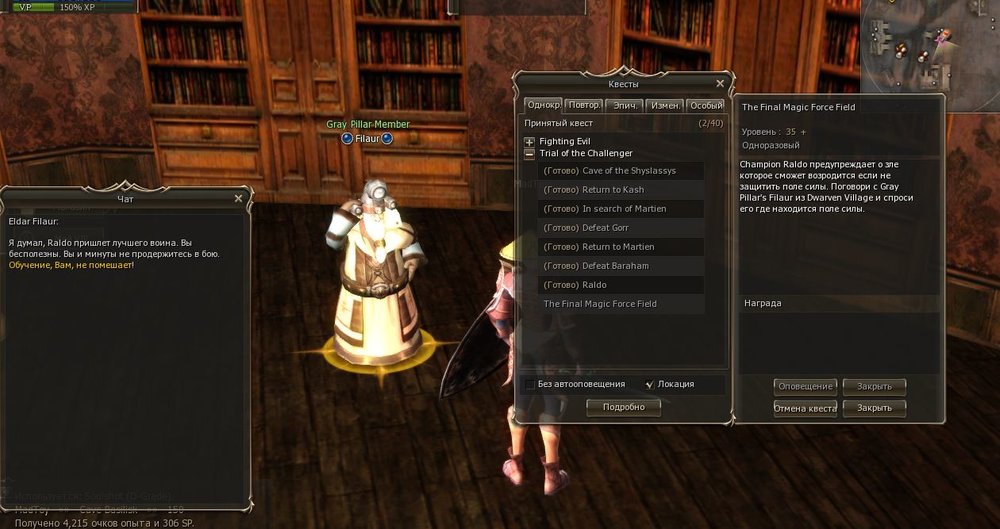Expand the Fighting Evil quest group
This screenshot has height=529, width=1000.
click(530, 142)
